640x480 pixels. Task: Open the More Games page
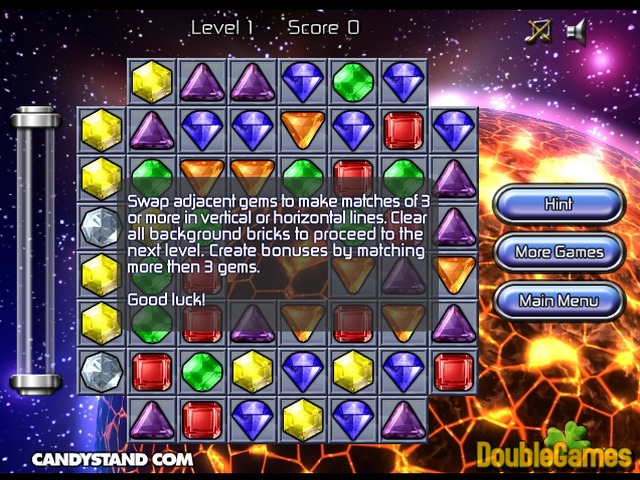(x=558, y=252)
